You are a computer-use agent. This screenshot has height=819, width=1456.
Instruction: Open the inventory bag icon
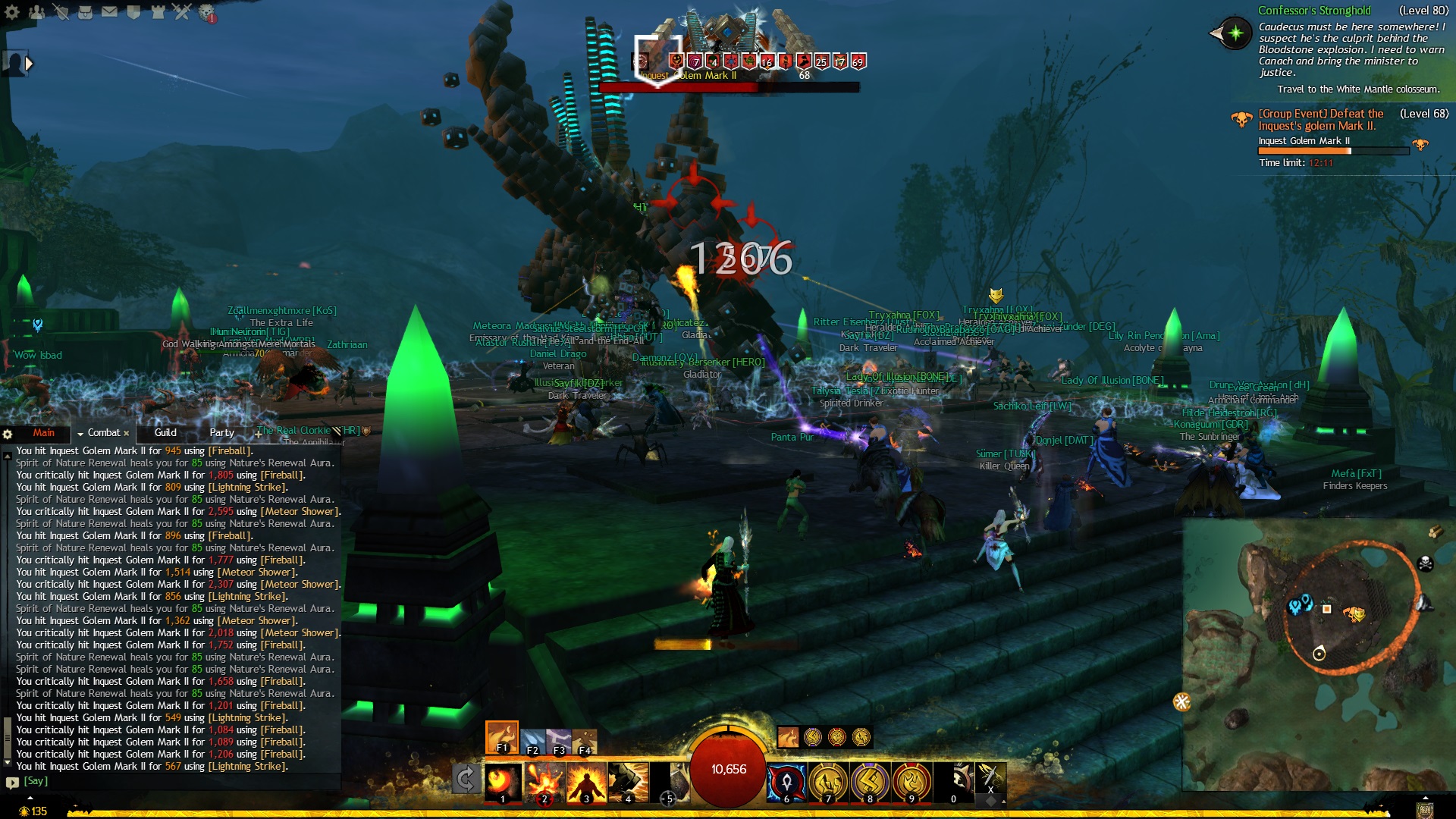(x=86, y=12)
